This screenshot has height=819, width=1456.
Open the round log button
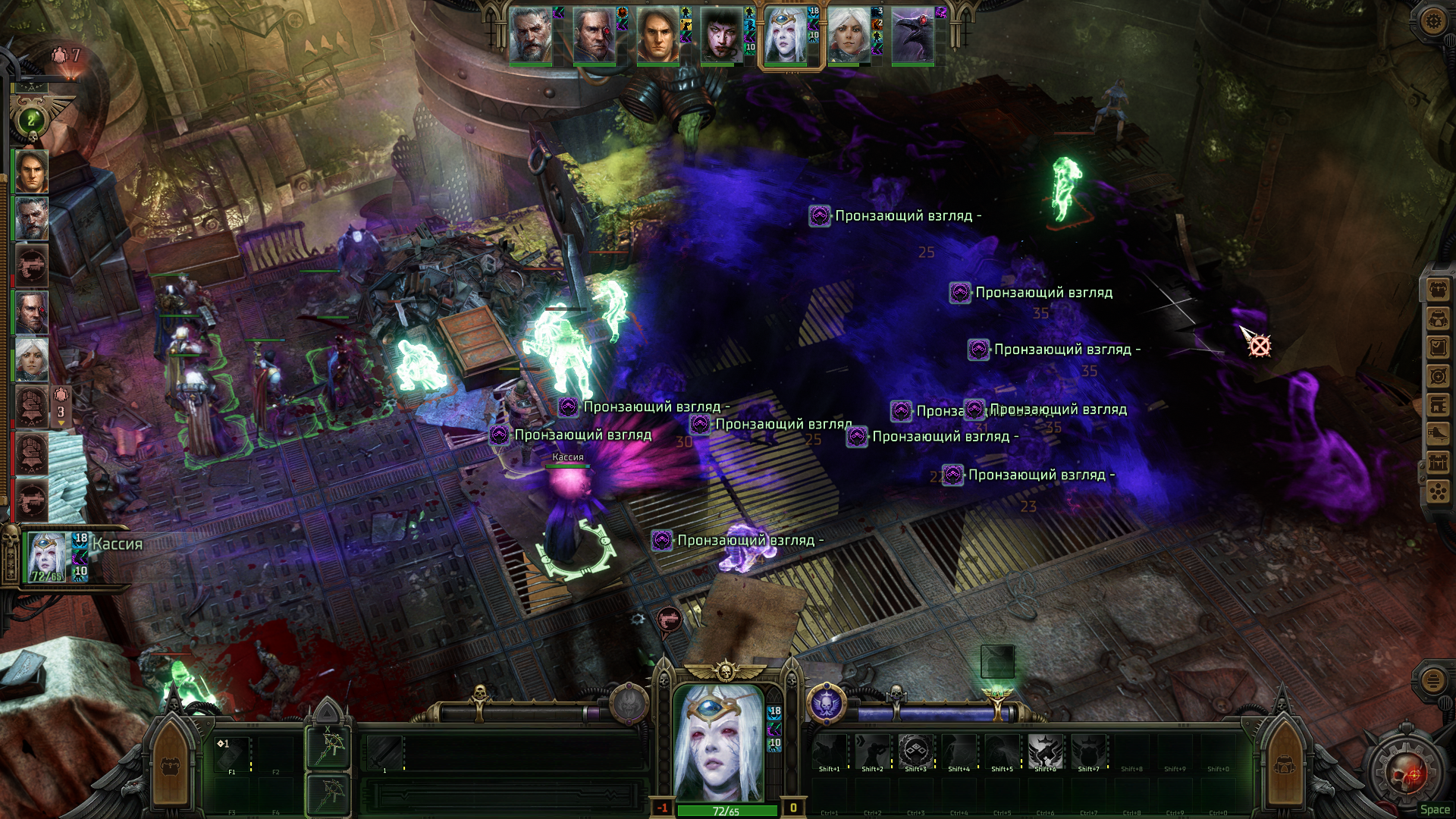coord(1432,680)
